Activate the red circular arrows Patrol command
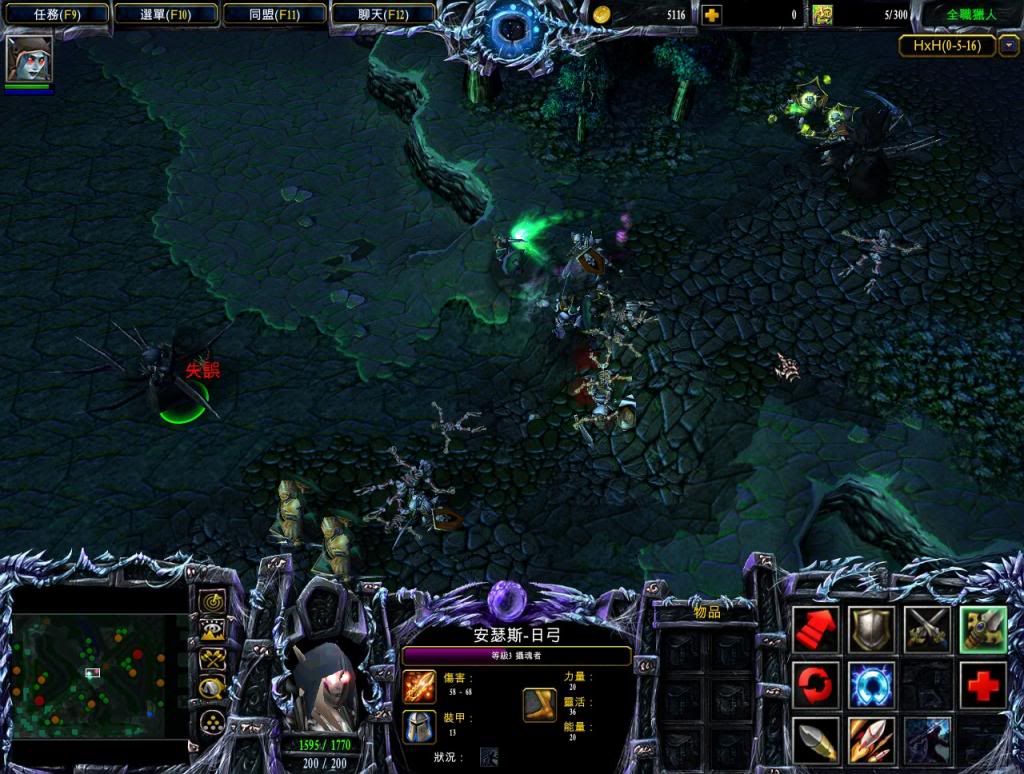1024x774 pixels. point(816,685)
